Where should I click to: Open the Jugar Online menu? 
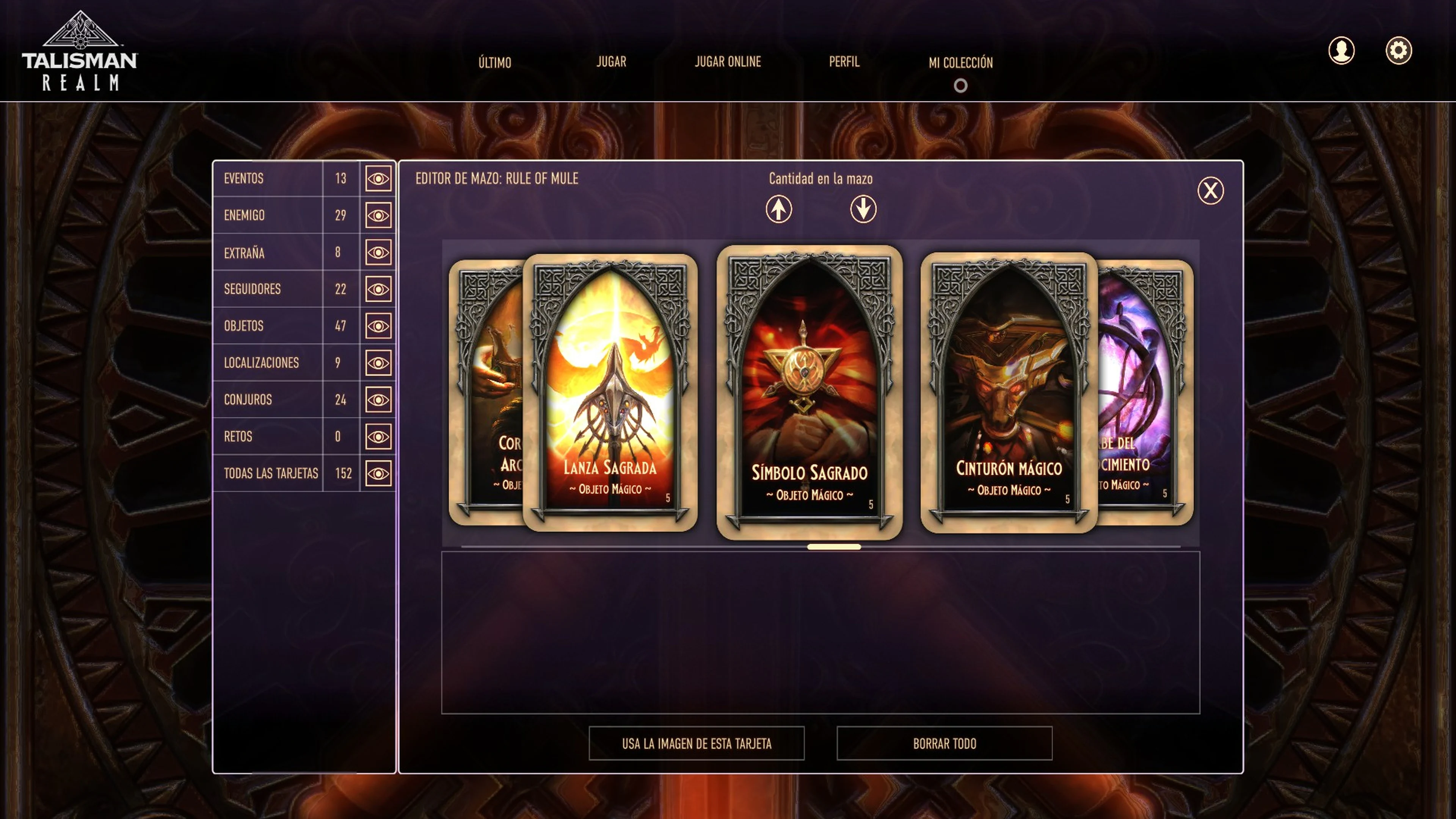pyautogui.click(x=728, y=62)
